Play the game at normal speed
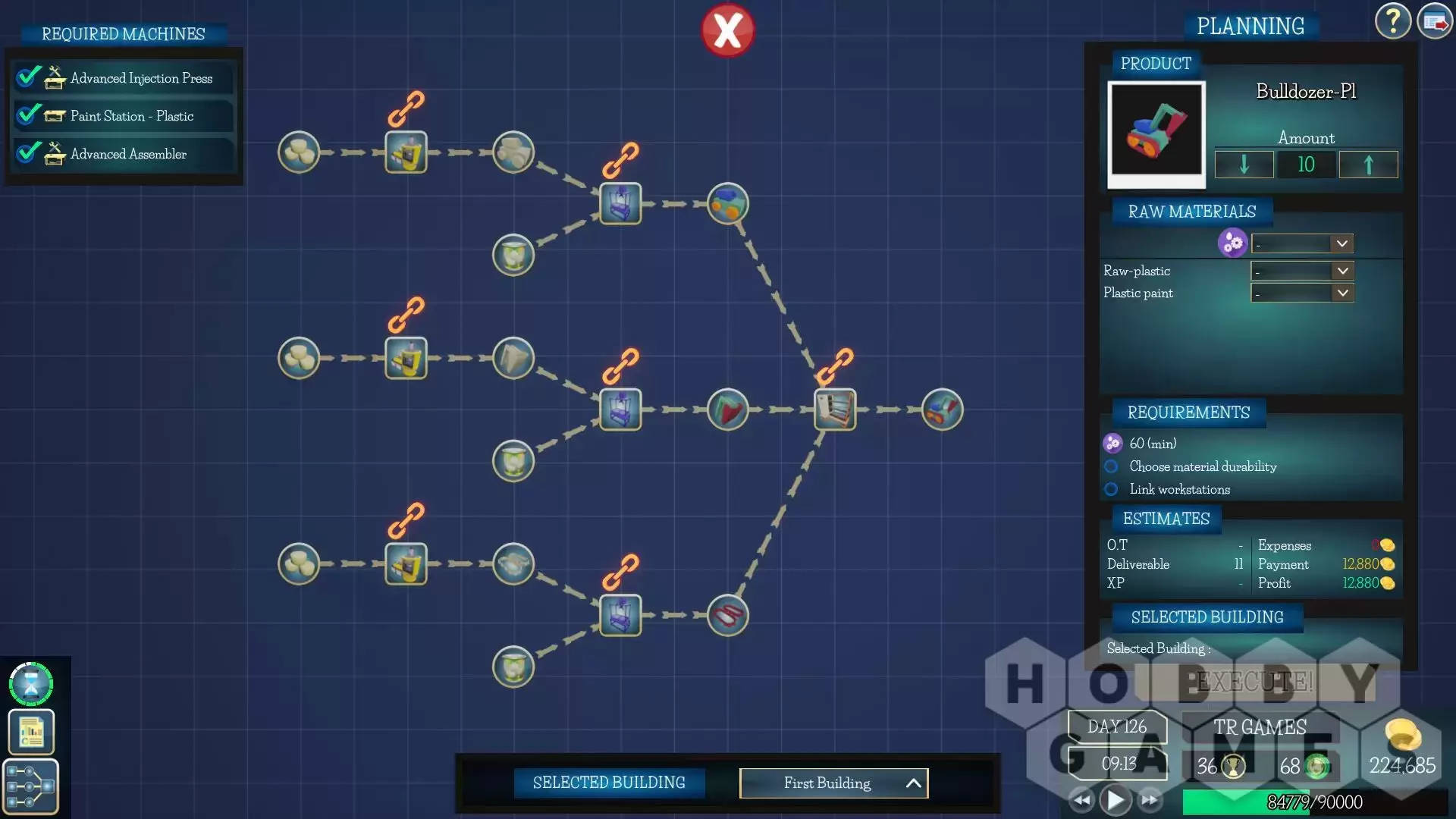This screenshot has height=819, width=1456. (1116, 800)
